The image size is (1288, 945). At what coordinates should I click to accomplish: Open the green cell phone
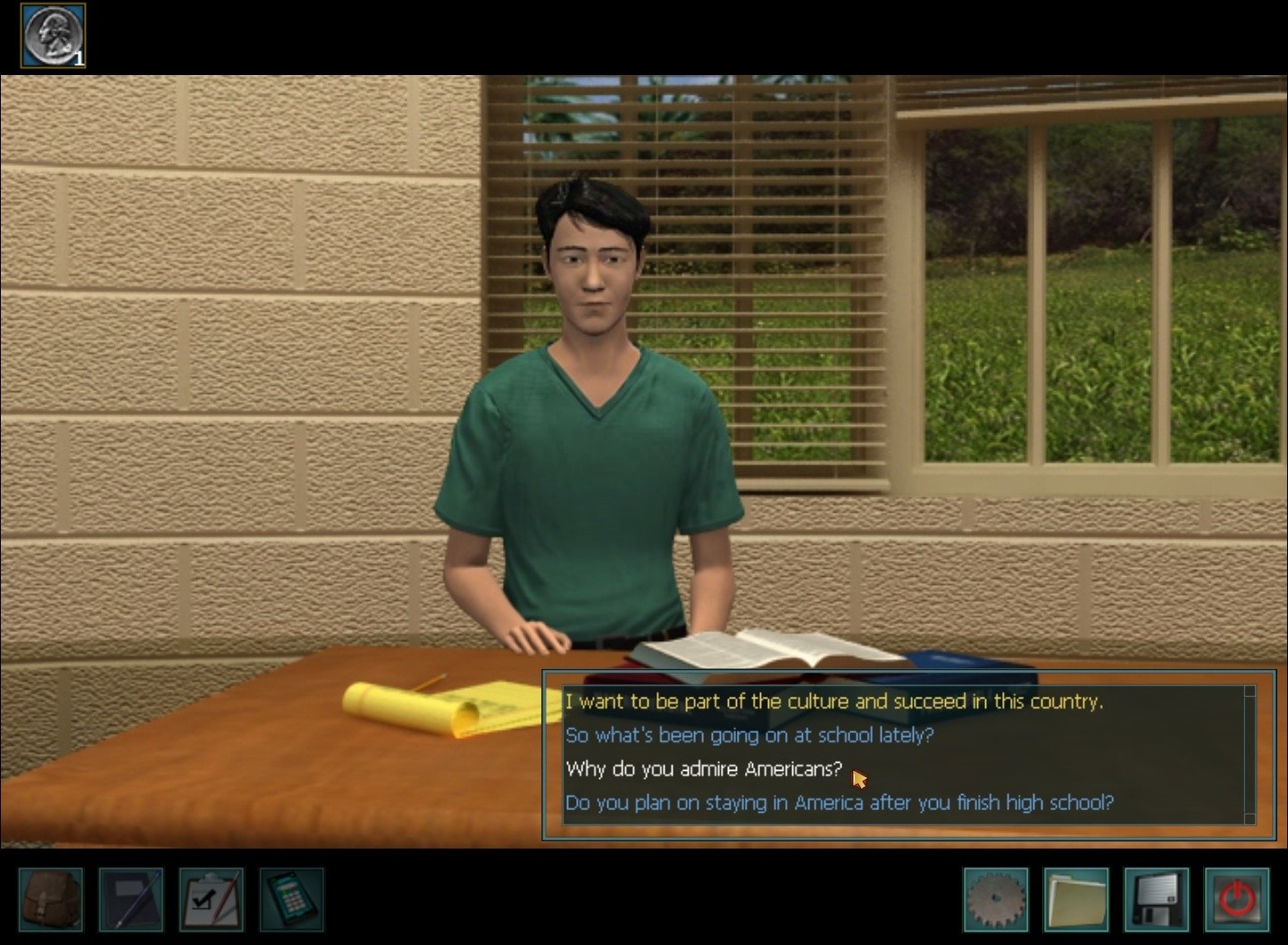pyautogui.click(x=291, y=899)
